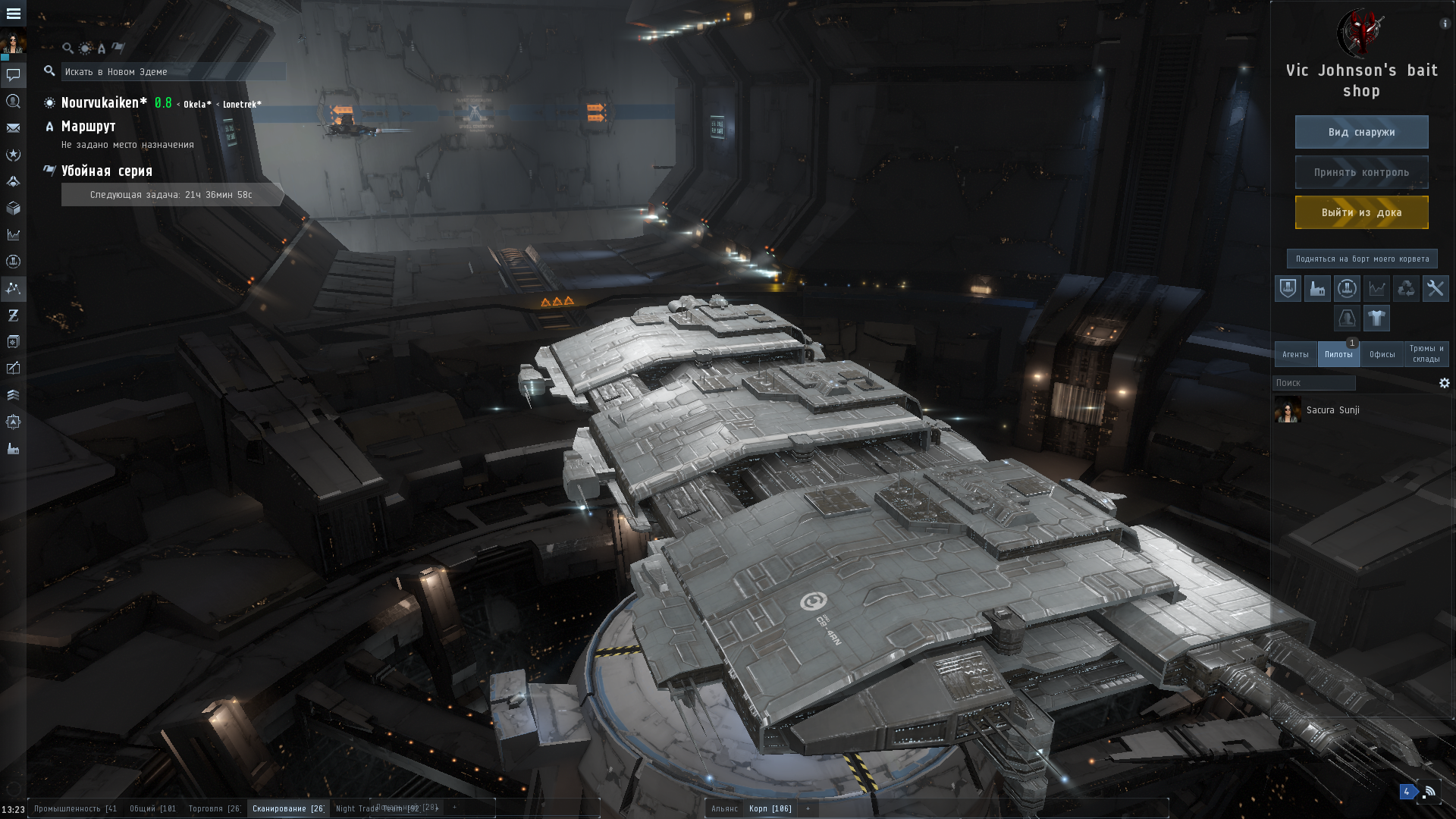Screen dimensions: 1456x819
Task: Switch to the Offices tab "Офисы"
Action: coord(1382,354)
